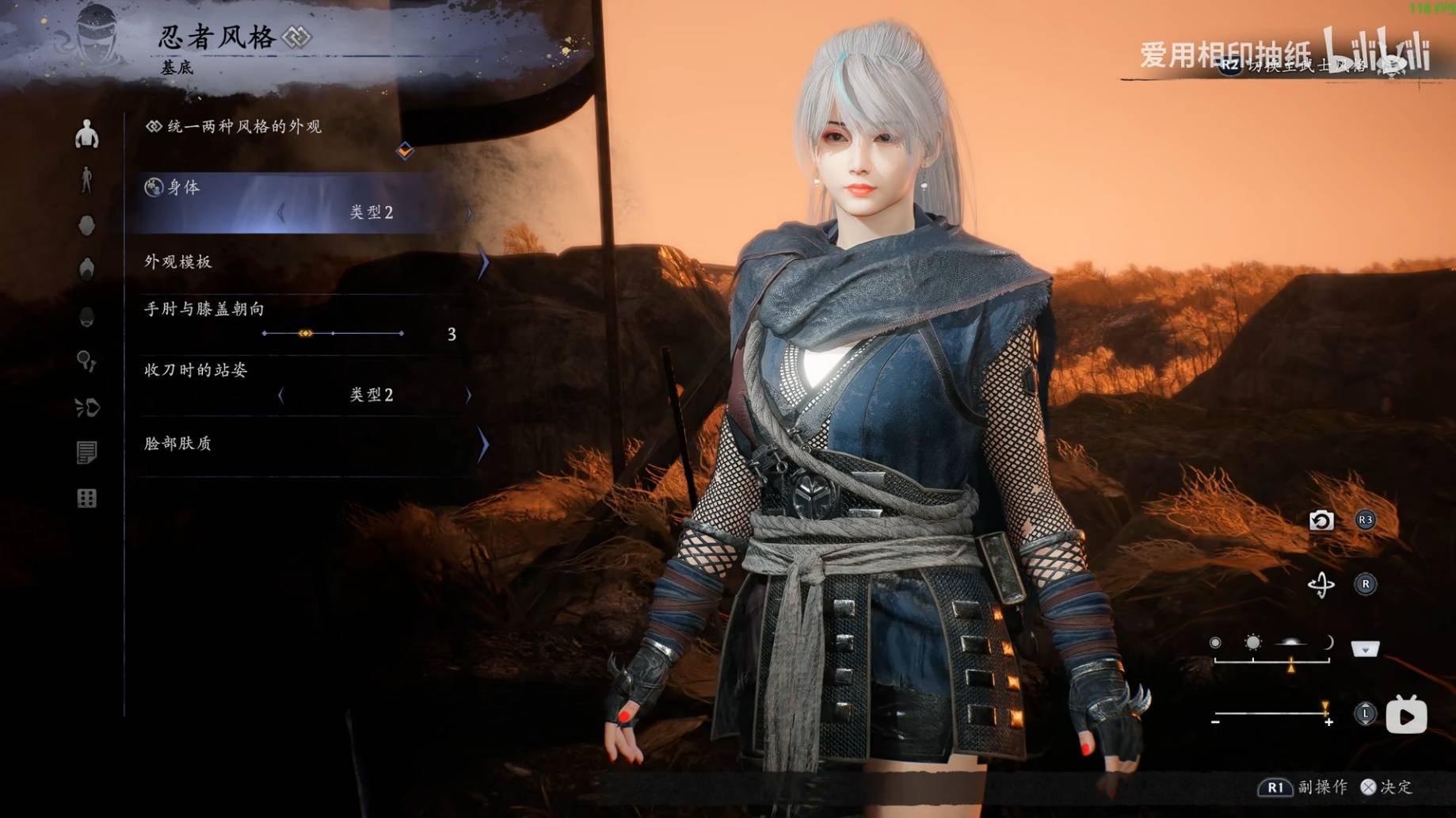Switch to the upper-body torso tab
Viewport: 1456px width, 818px height.
click(x=86, y=135)
